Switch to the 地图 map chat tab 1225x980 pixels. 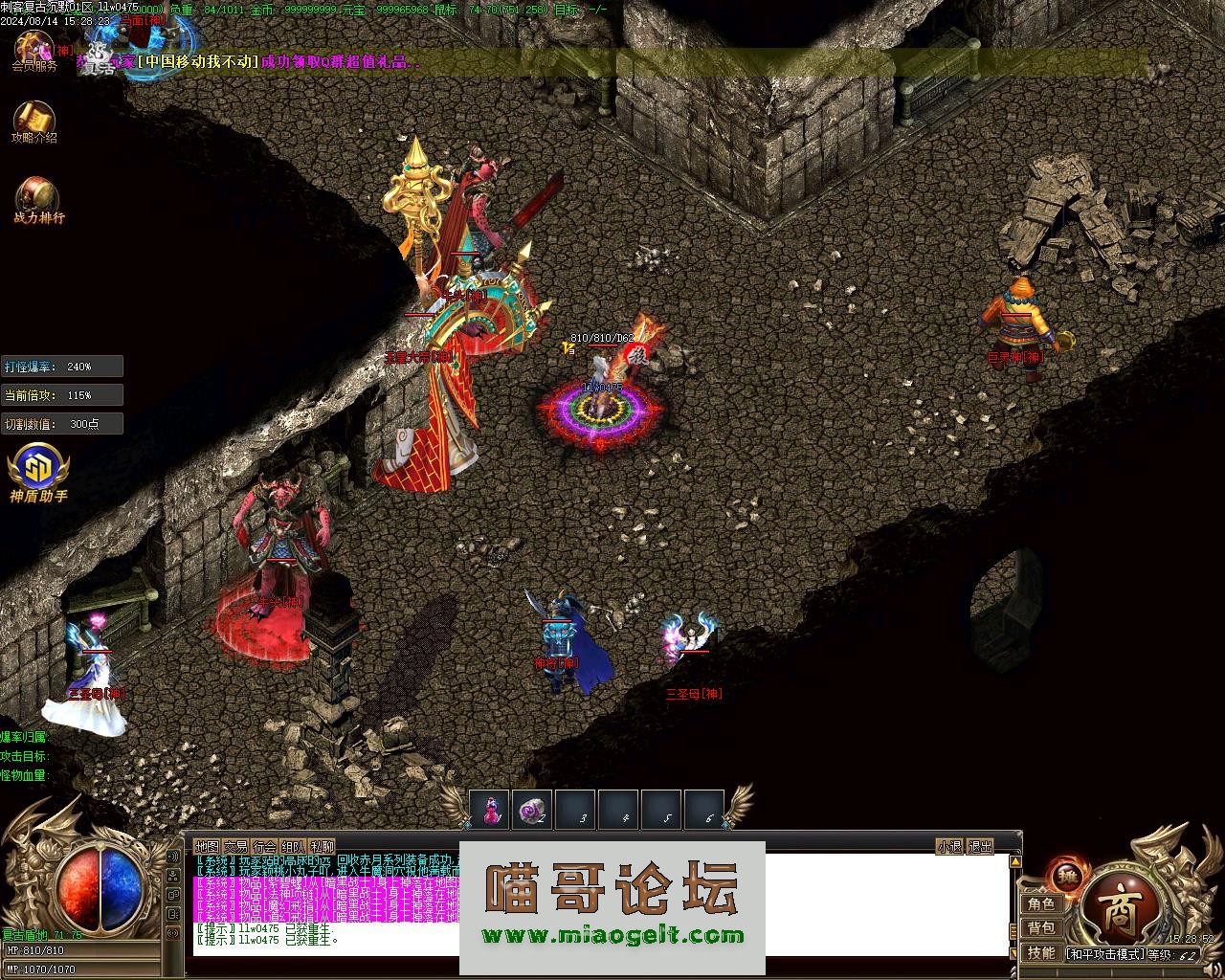pyautogui.click(x=207, y=847)
